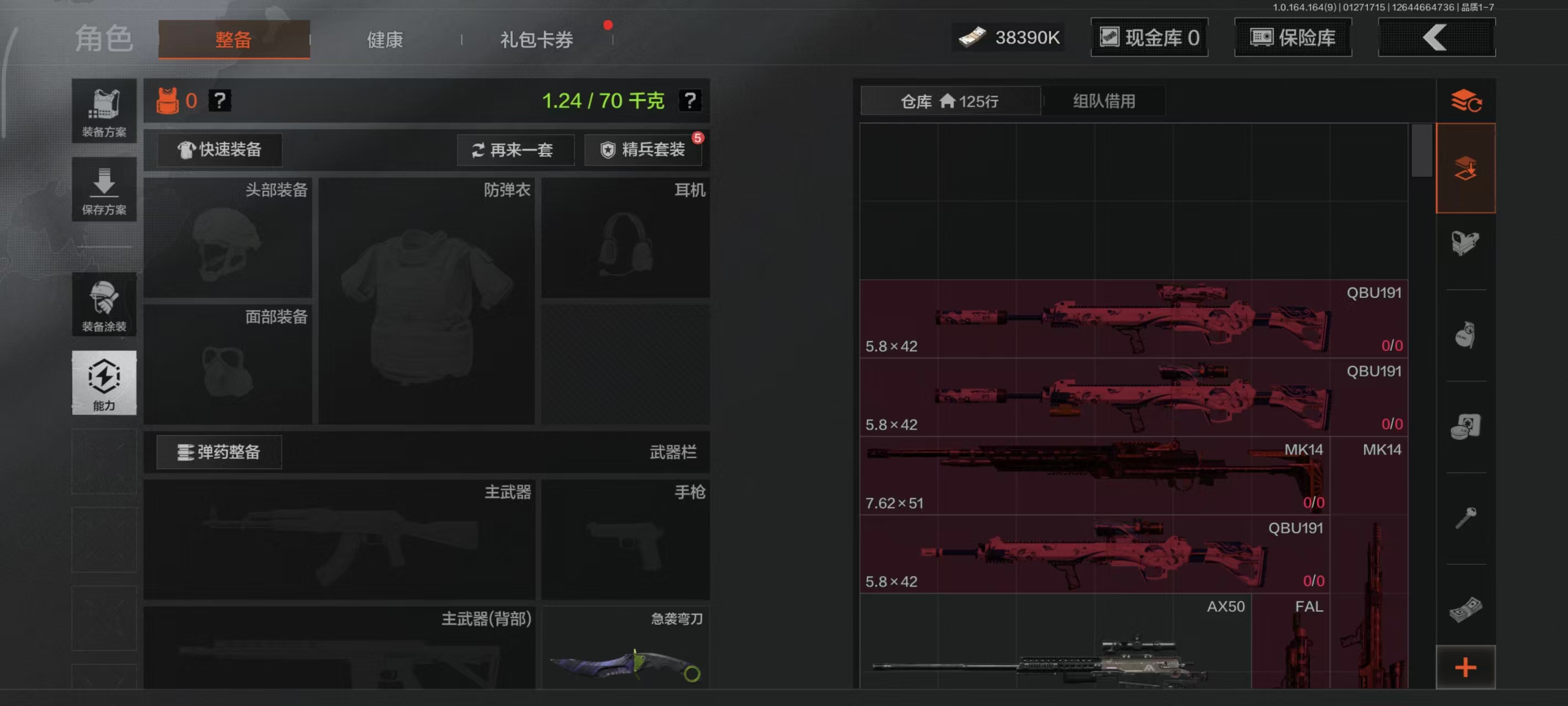Open the 保险库 safe storage
The height and width of the screenshot is (706, 1568).
(x=1293, y=37)
